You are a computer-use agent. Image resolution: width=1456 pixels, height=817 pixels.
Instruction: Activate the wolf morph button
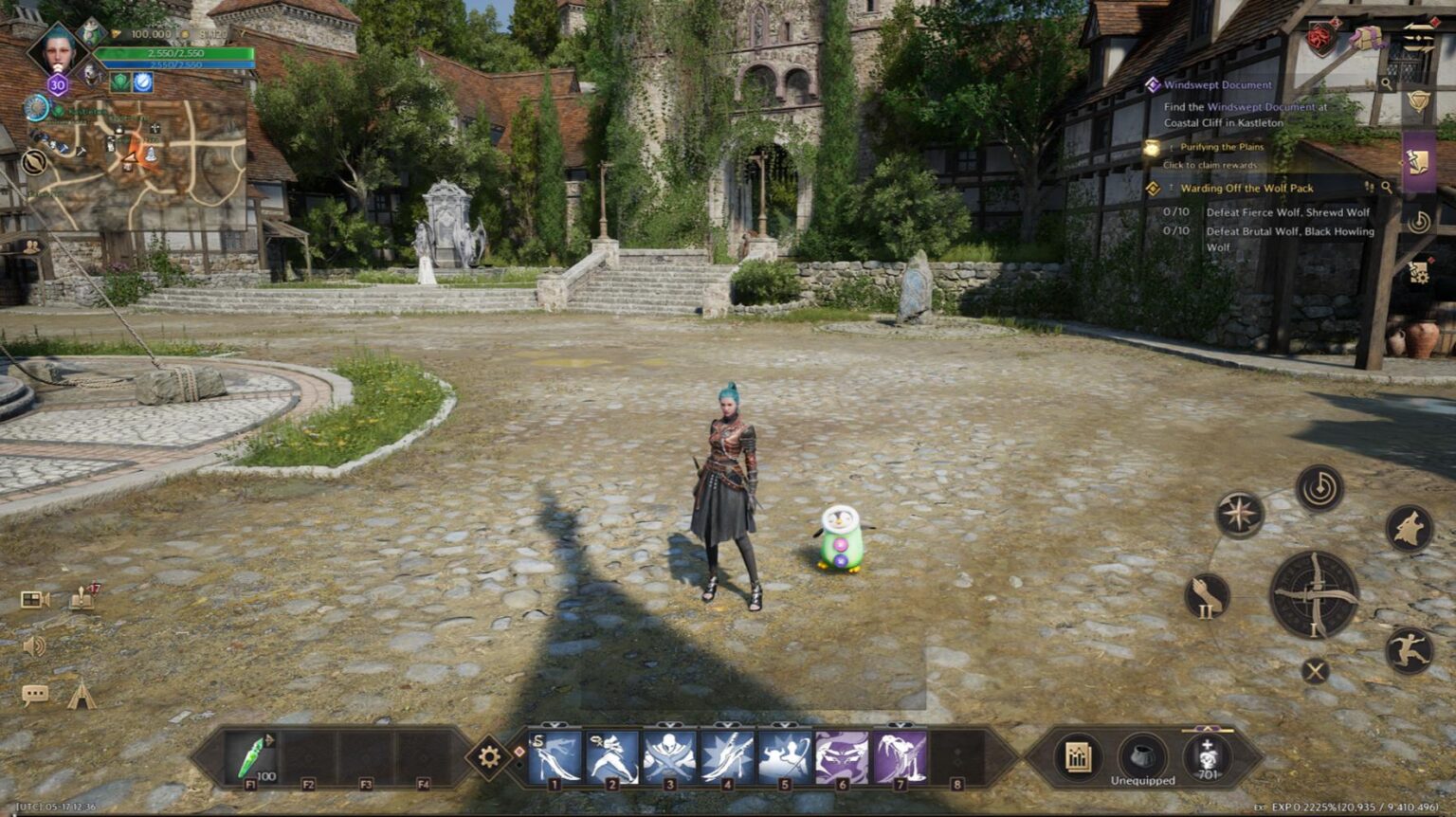1410,529
